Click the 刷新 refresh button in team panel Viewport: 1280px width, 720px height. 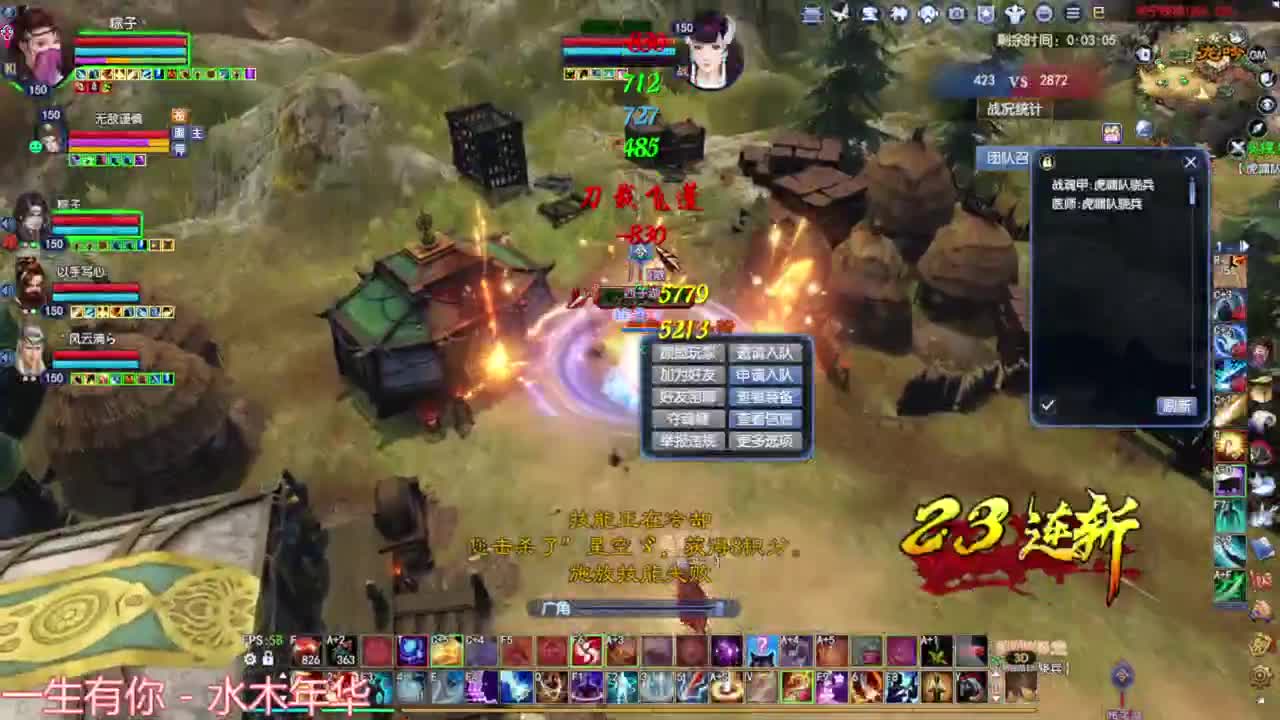(x=1177, y=405)
